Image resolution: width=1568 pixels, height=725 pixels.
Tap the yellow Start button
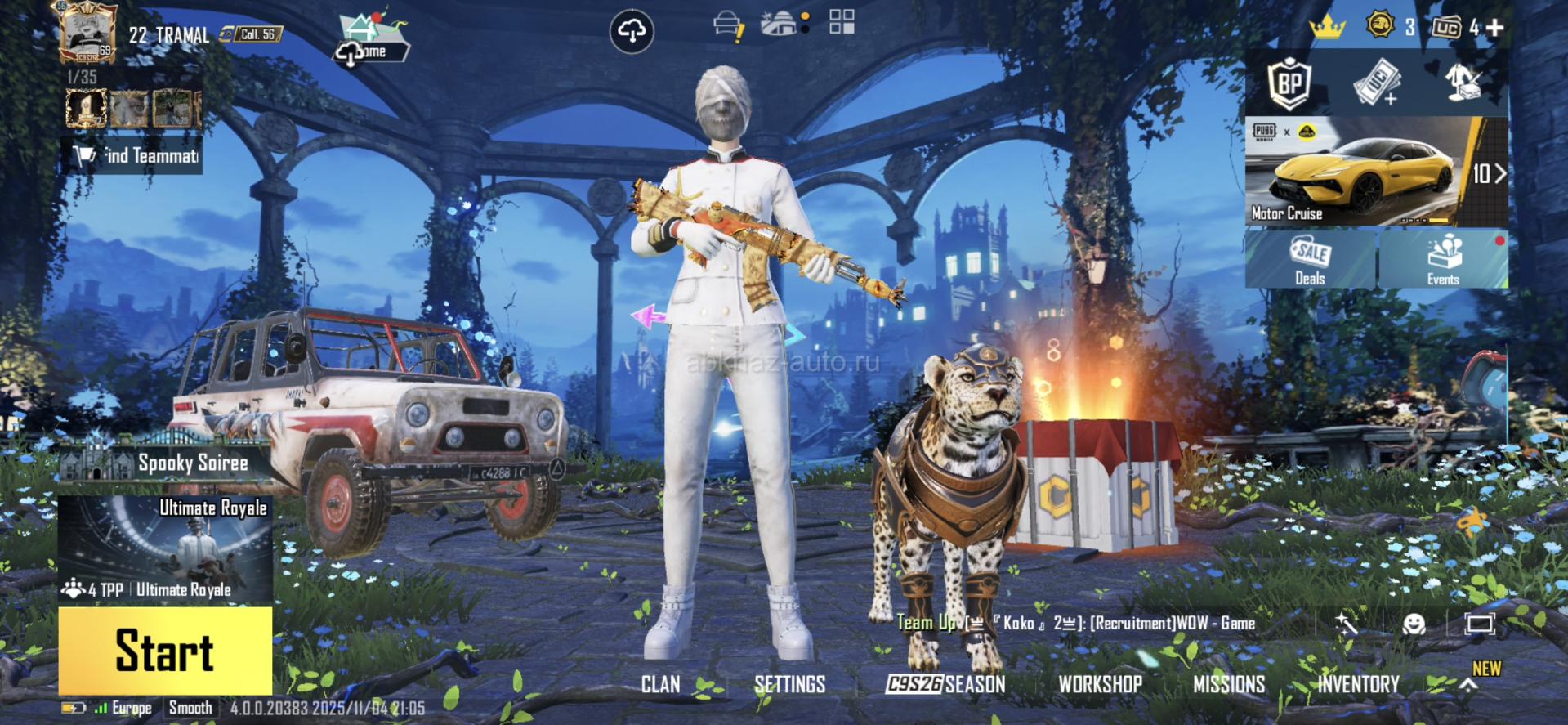[165, 651]
